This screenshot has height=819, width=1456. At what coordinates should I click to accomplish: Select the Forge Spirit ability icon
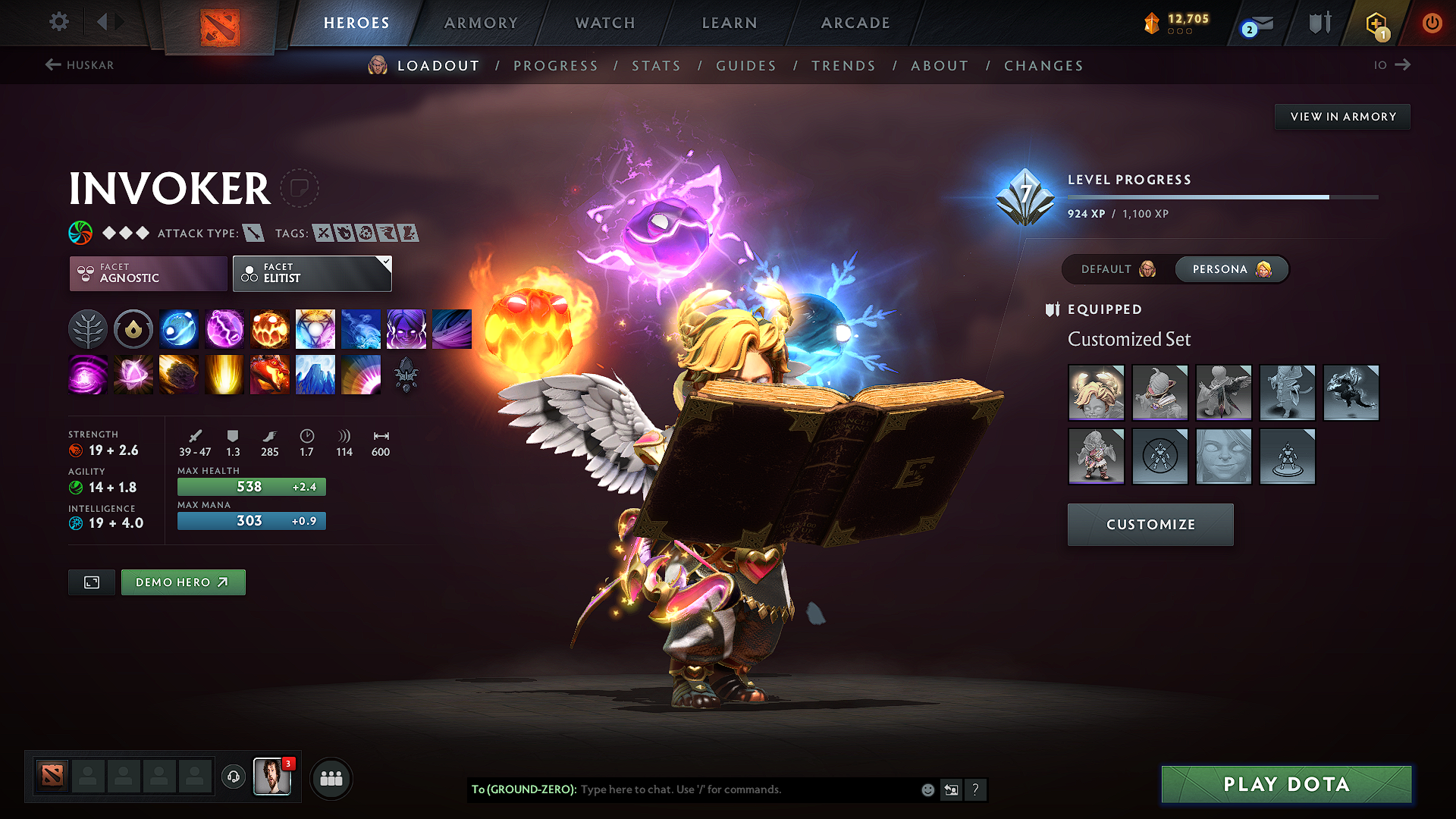click(270, 375)
